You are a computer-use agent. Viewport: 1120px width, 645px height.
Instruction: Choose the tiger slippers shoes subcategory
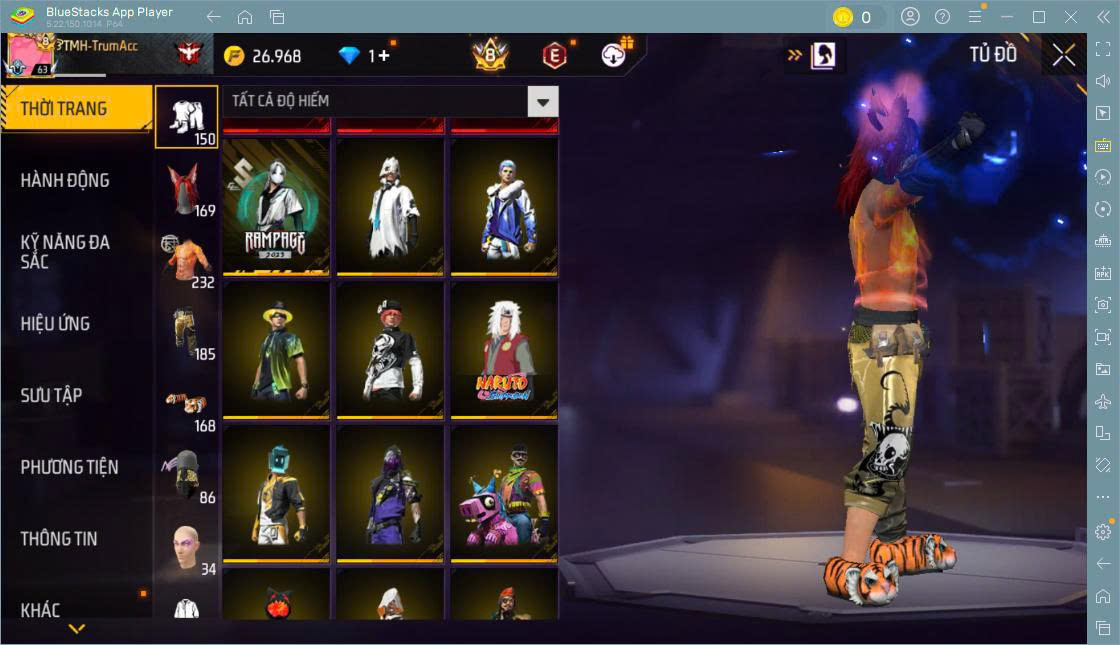click(186, 404)
